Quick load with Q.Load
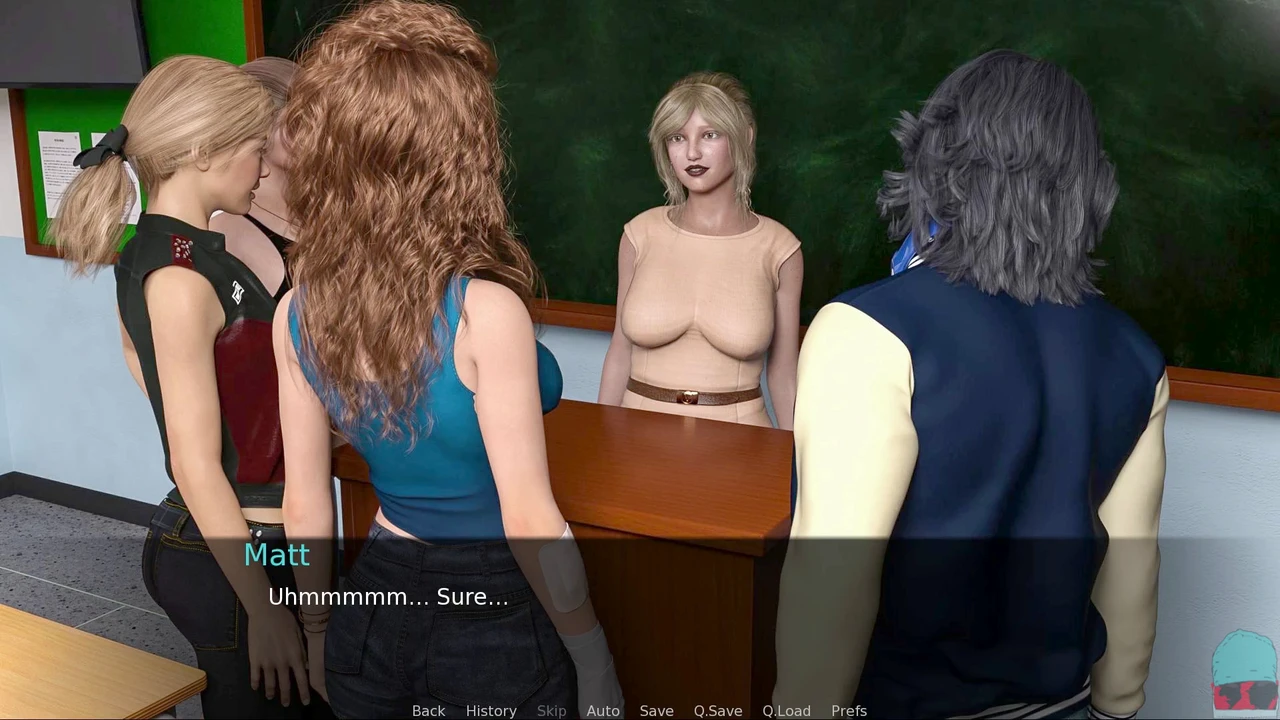The image size is (1280, 720). tap(786, 710)
